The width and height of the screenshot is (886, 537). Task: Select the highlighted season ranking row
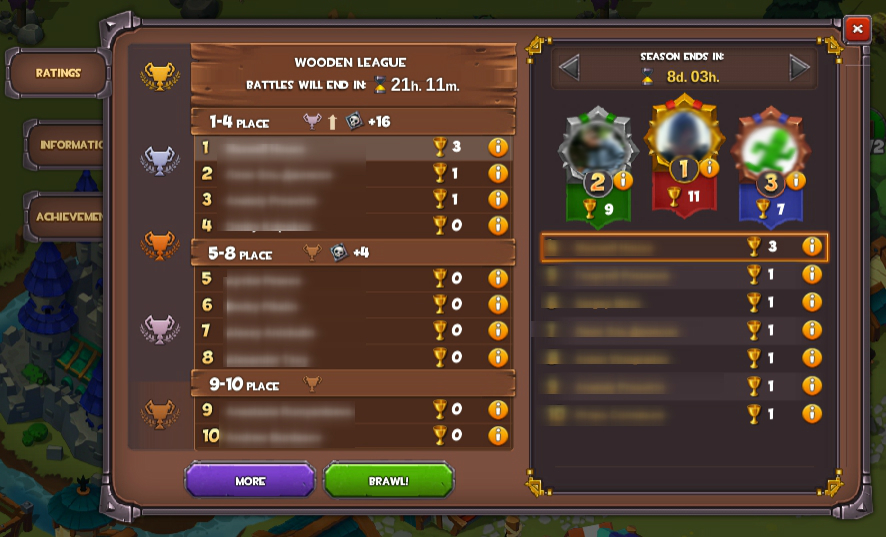684,247
